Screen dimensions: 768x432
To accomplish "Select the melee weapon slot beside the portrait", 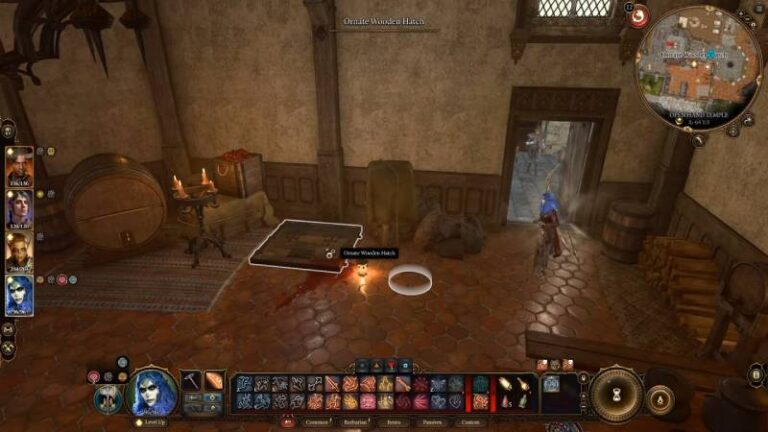I will (x=192, y=381).
